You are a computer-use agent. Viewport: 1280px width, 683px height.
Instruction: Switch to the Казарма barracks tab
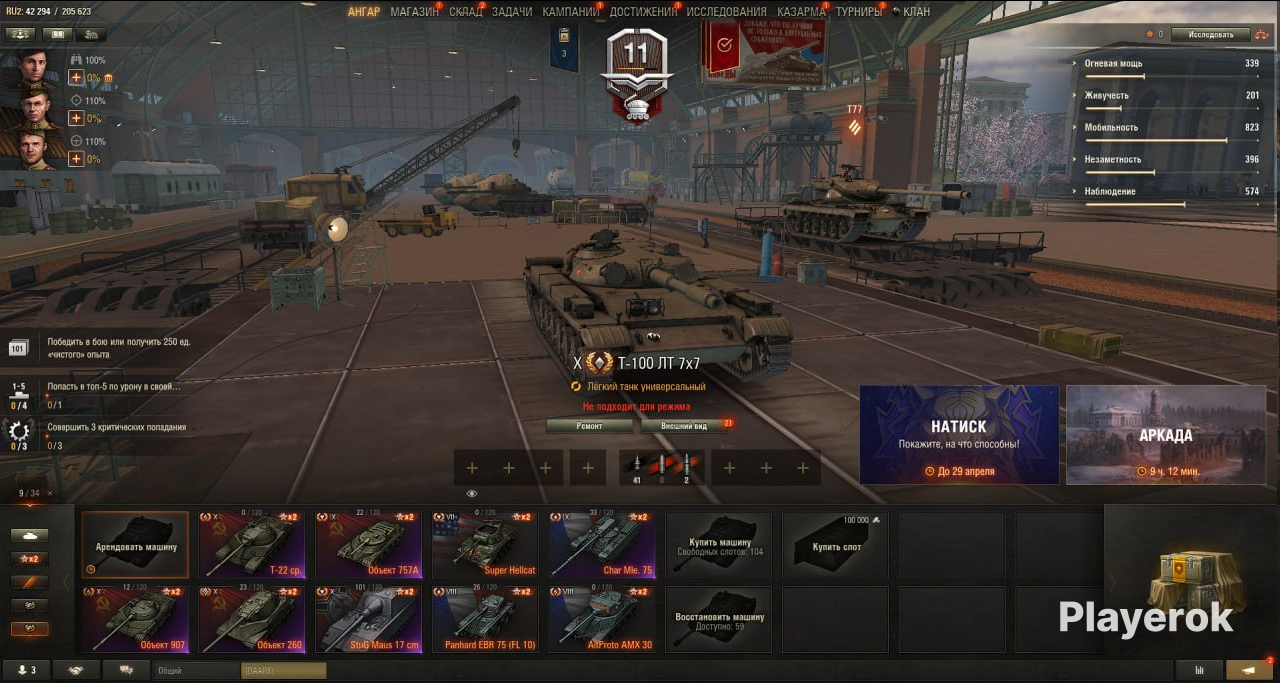801,12
